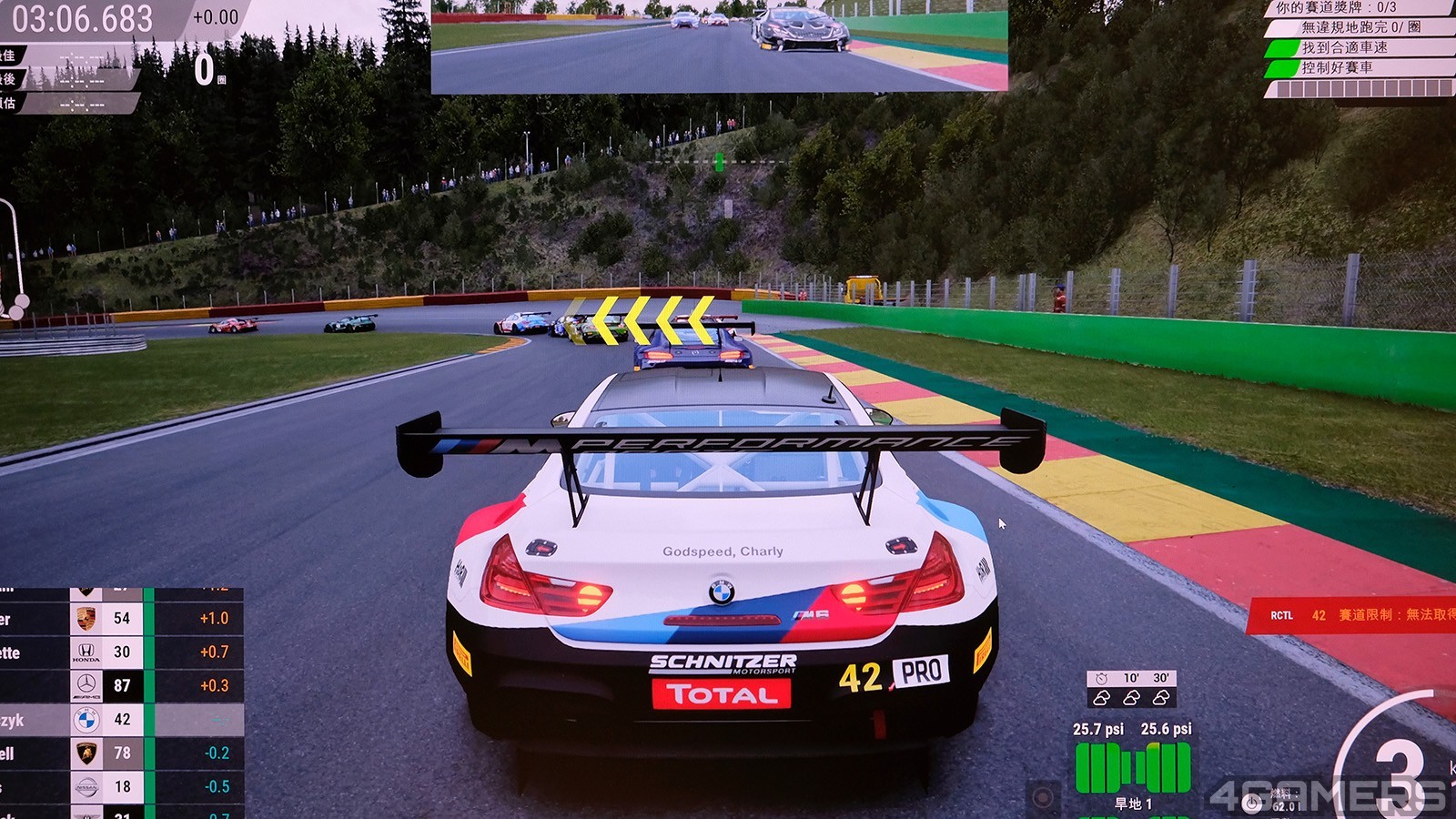This screenshot has width=1456, height=819.
Task: Pick car 78 Lamborghini standings row
Action: [121, 753]
